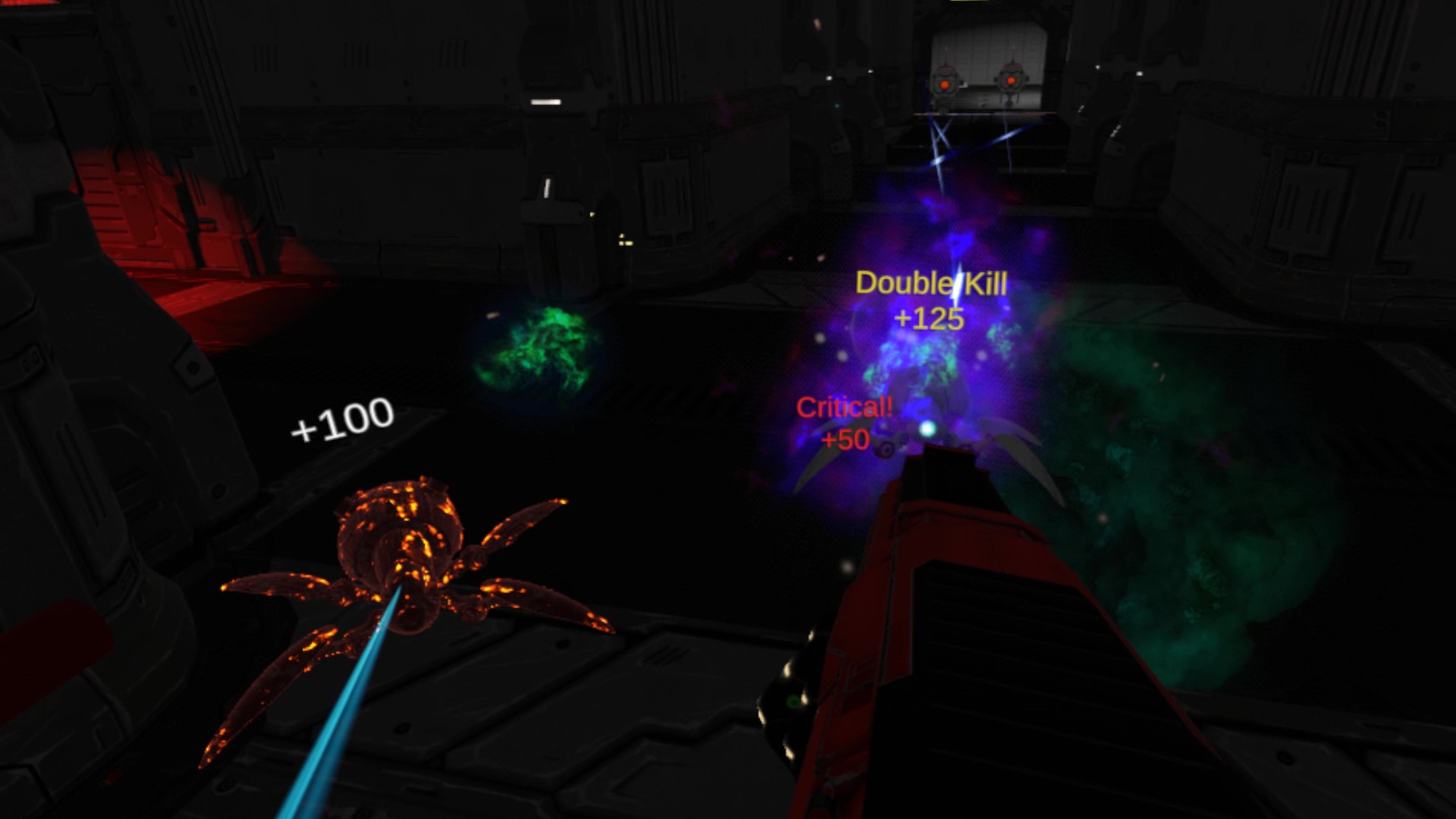The height and width of the screenshot is (819, 1456).
Task: Expand the Double Kill score popup
Action: pyautogui.click(x=931, y=284)
